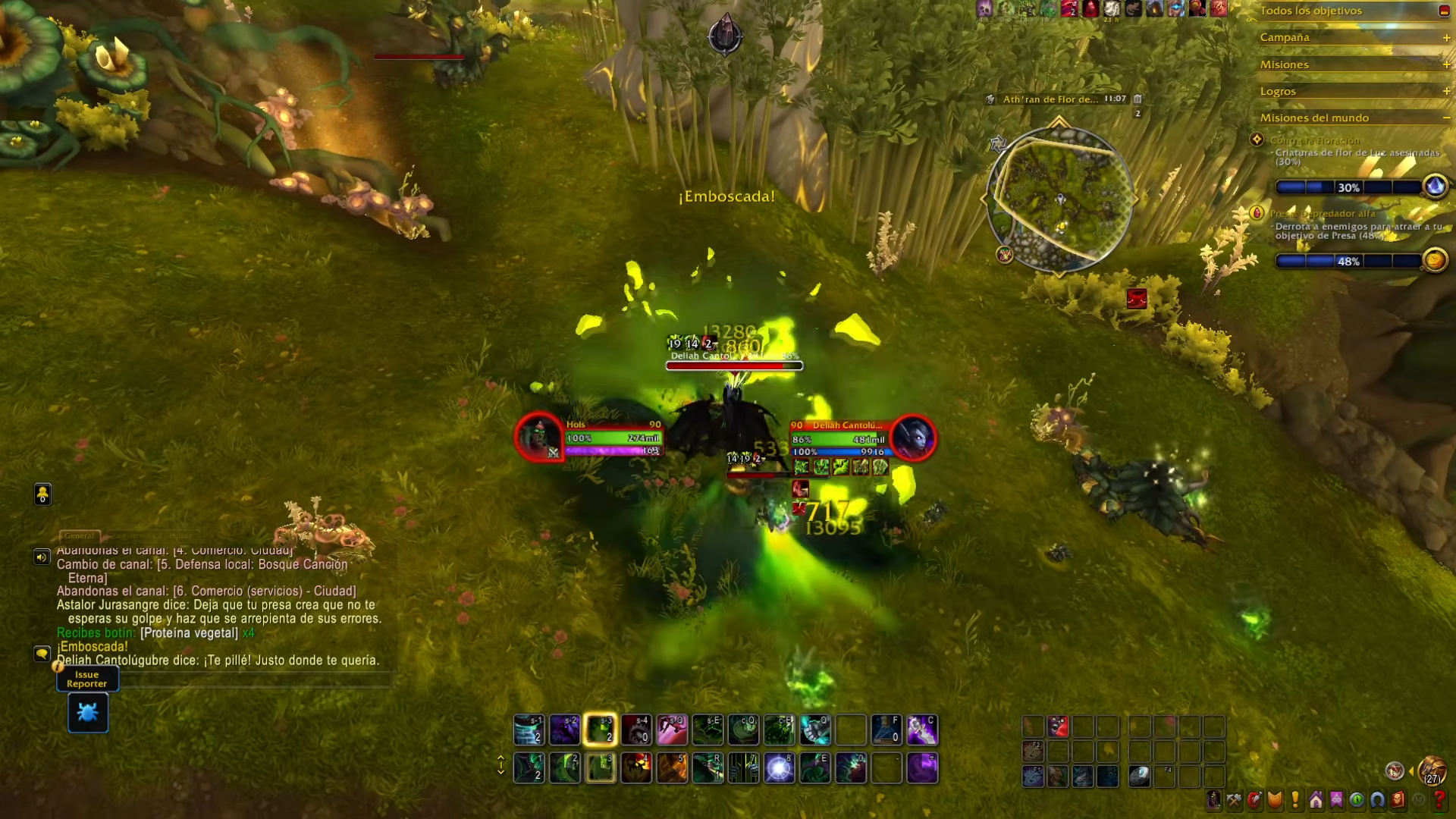Open the achievements shield icon
The width and height of the screenshot is (1456, 819).
coord(1275,801)
